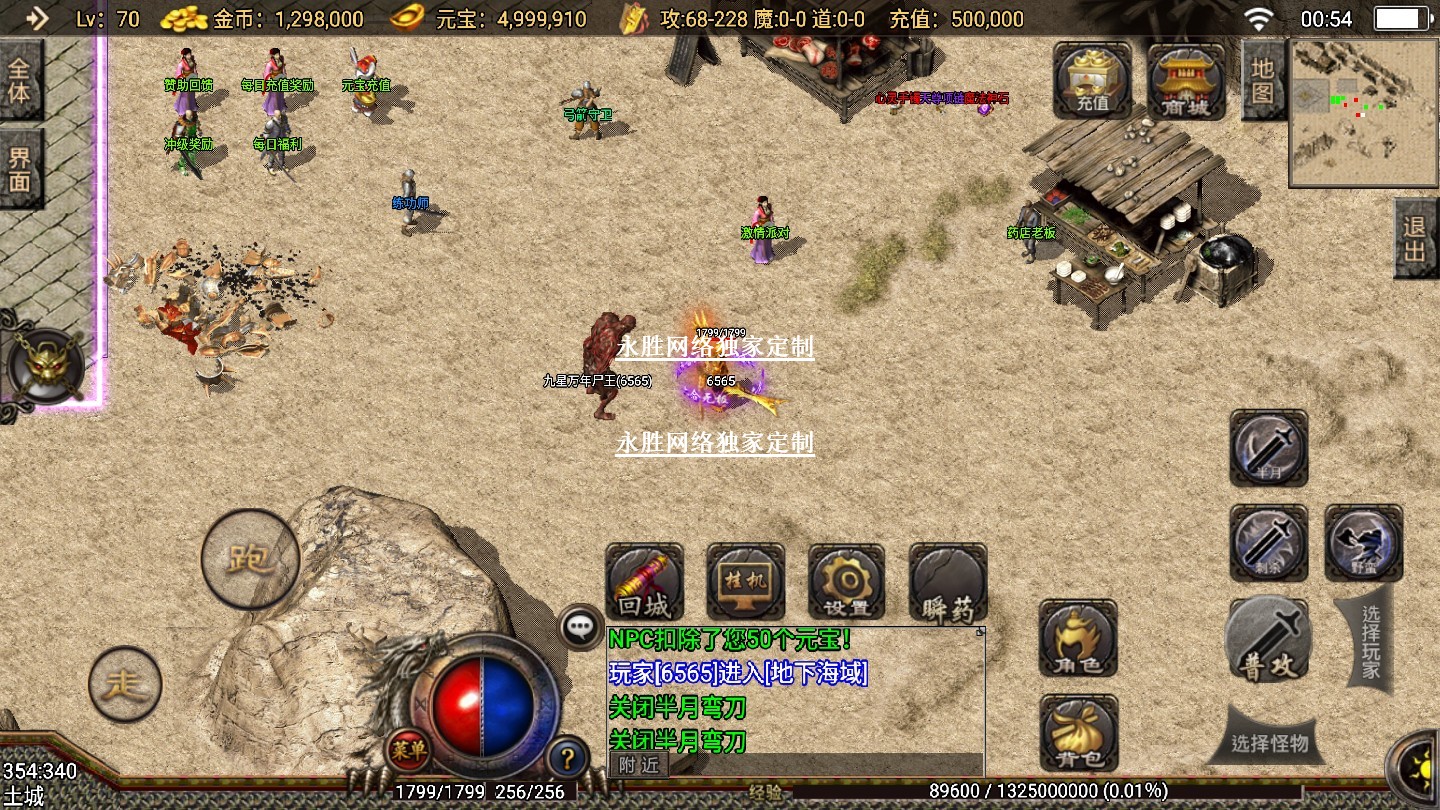Open the round red 菜单 menu button
The image size is (1440, 810).
point(409,747)
